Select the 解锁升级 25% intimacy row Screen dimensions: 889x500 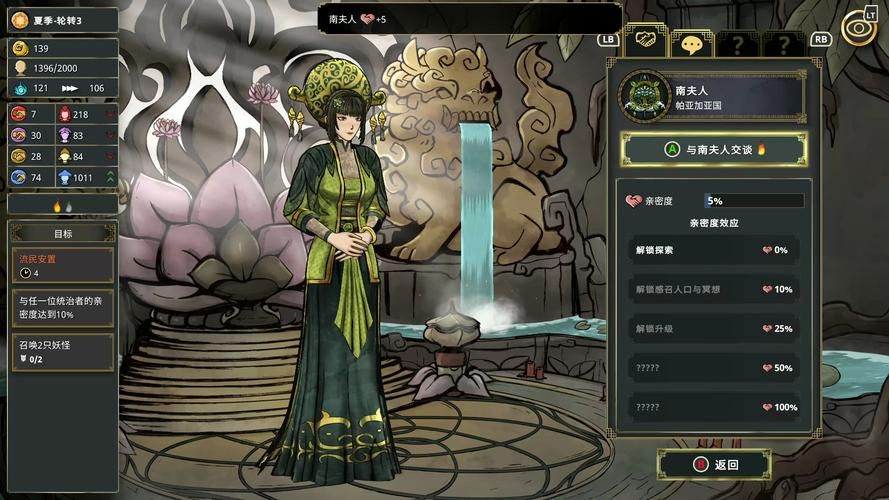[714, 328]
